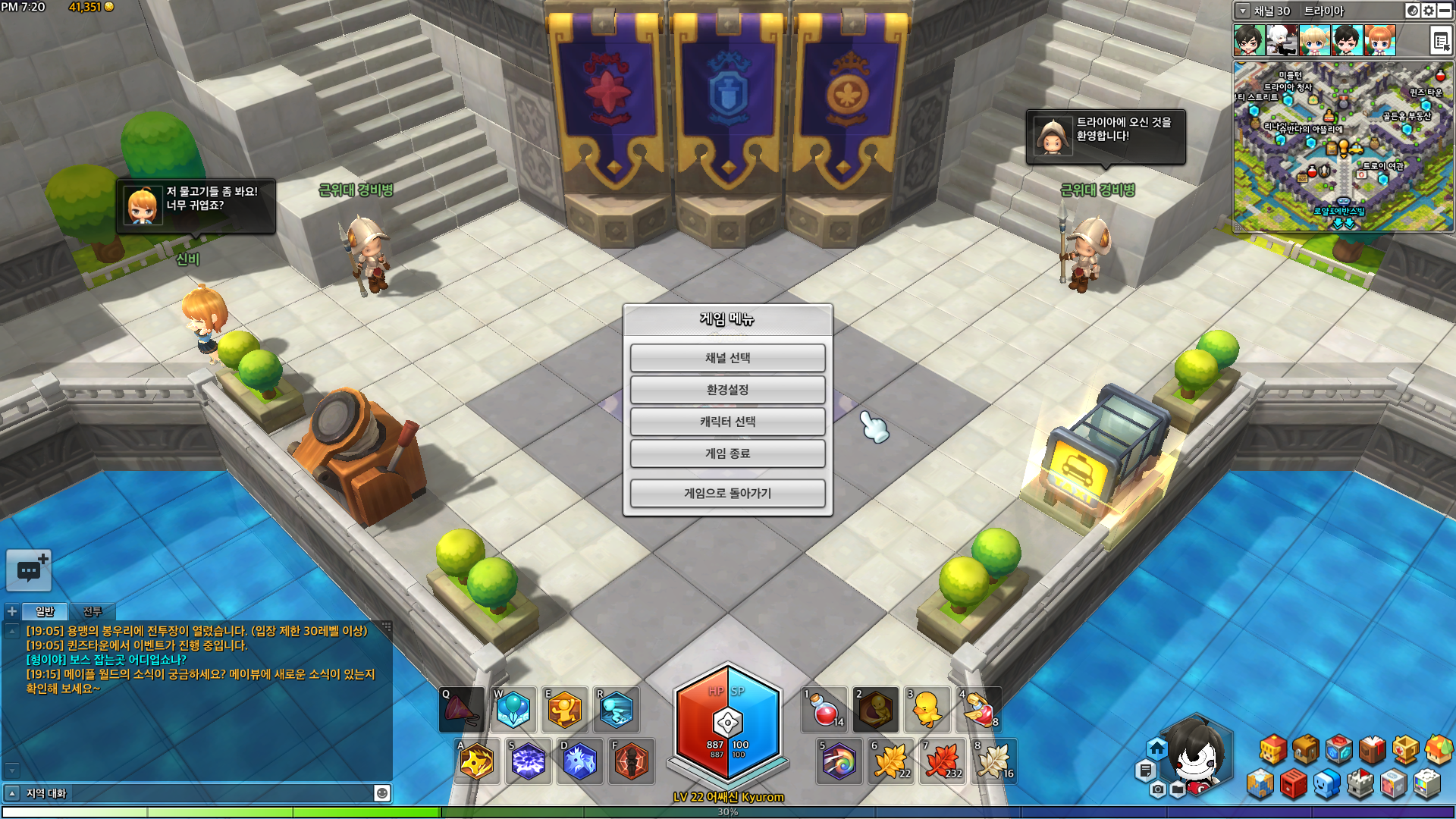Use the red potion in hotbar slot 1
Viewport: 1456px width, 819px height.
tap(824, 711)
